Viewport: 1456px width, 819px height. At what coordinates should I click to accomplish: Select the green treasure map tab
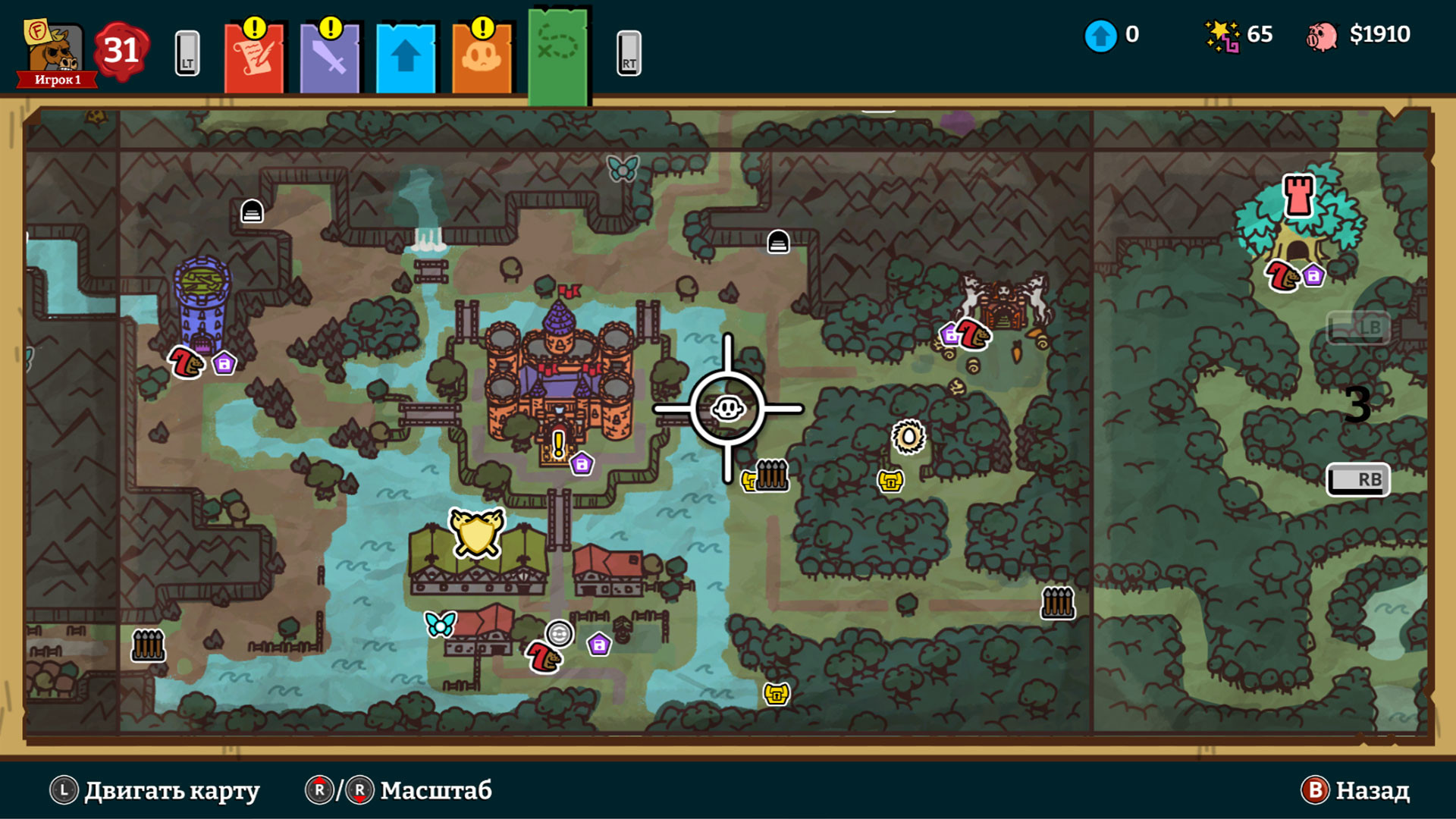click(559, 55)
